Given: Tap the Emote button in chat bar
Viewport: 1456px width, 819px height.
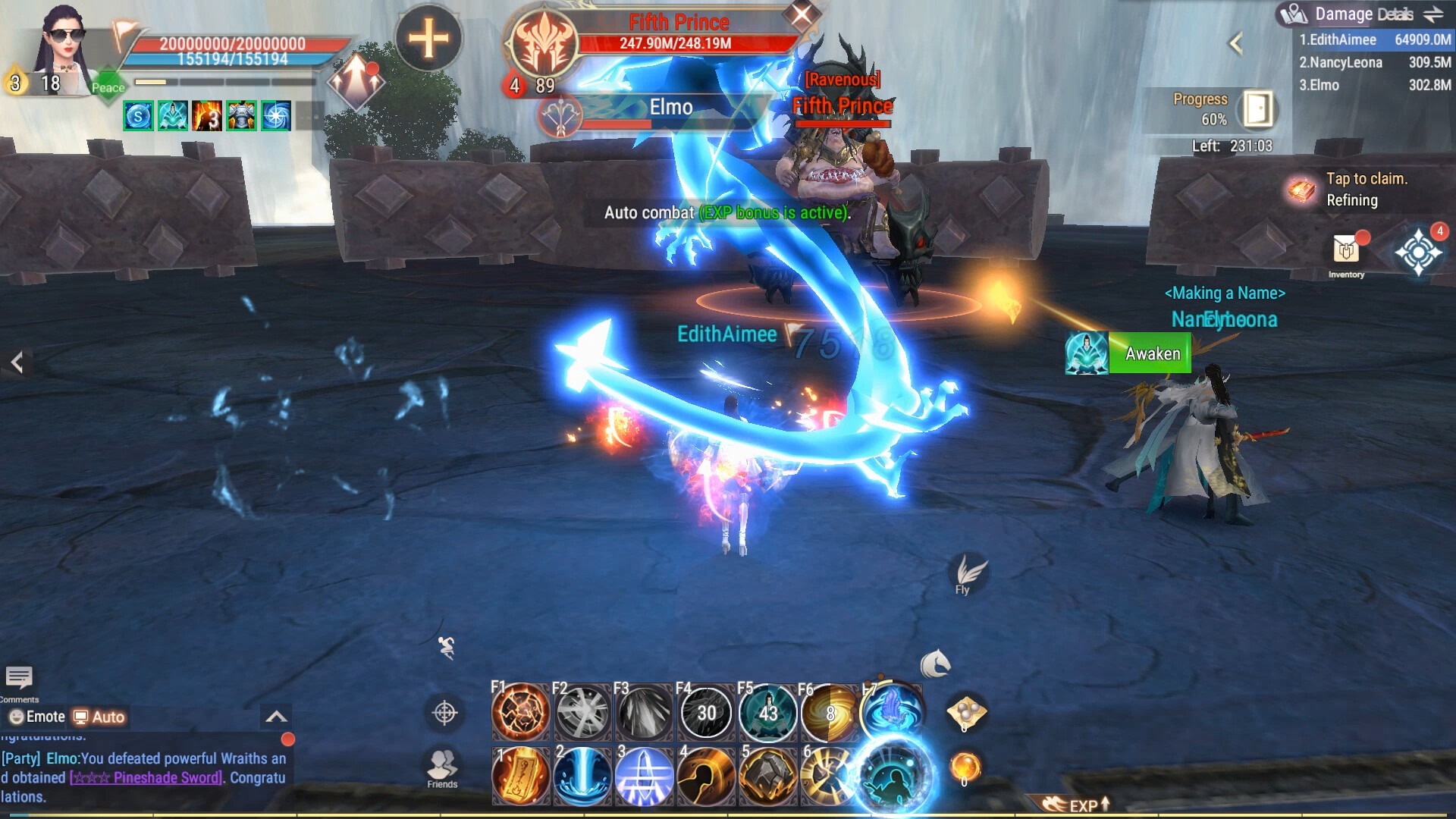Looking at the screenshot, I should pyautogui.click(x=34, y=716).
